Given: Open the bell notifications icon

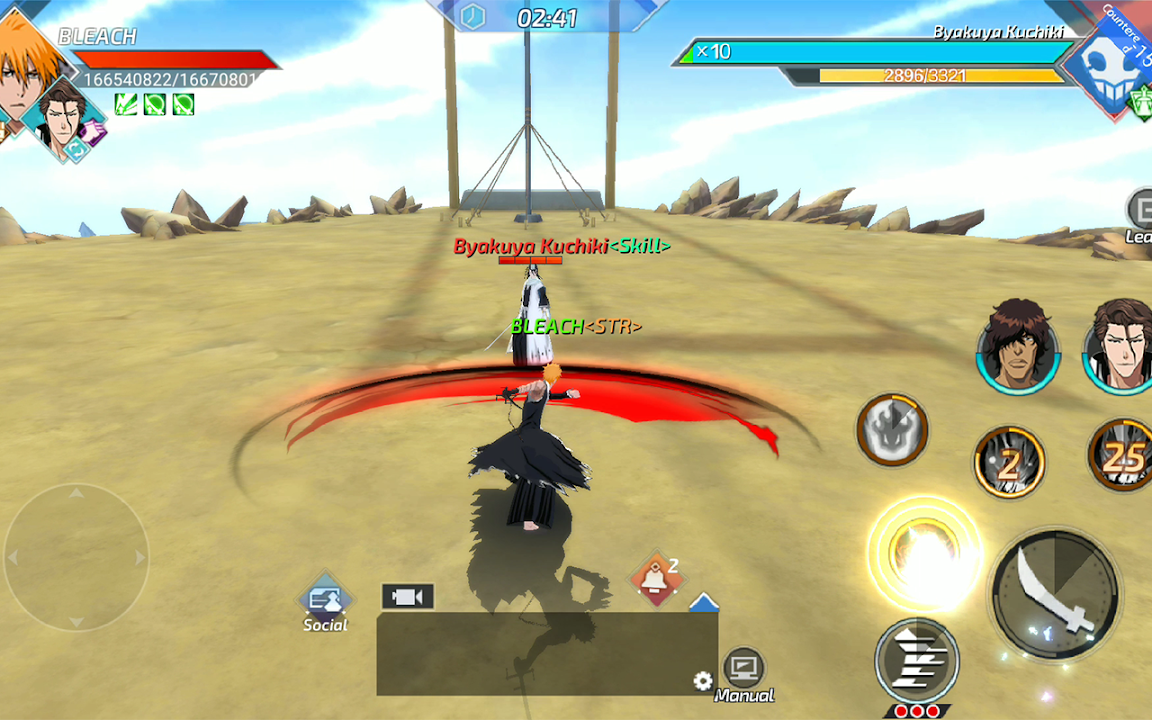Looking at the screenshot, I should tap(656, 579).
